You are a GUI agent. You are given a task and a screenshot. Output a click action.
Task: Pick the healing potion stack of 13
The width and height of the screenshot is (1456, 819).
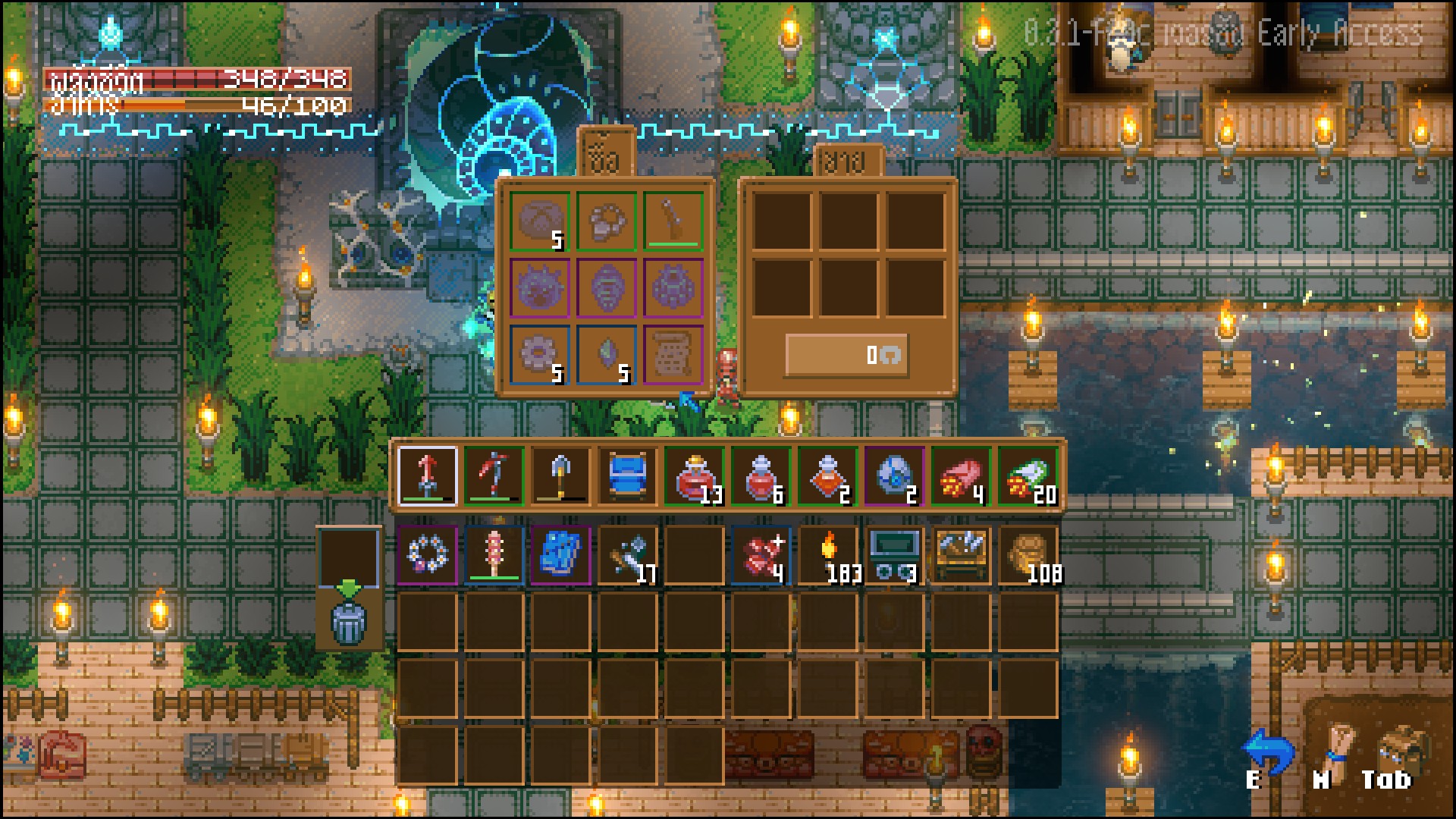694,475
